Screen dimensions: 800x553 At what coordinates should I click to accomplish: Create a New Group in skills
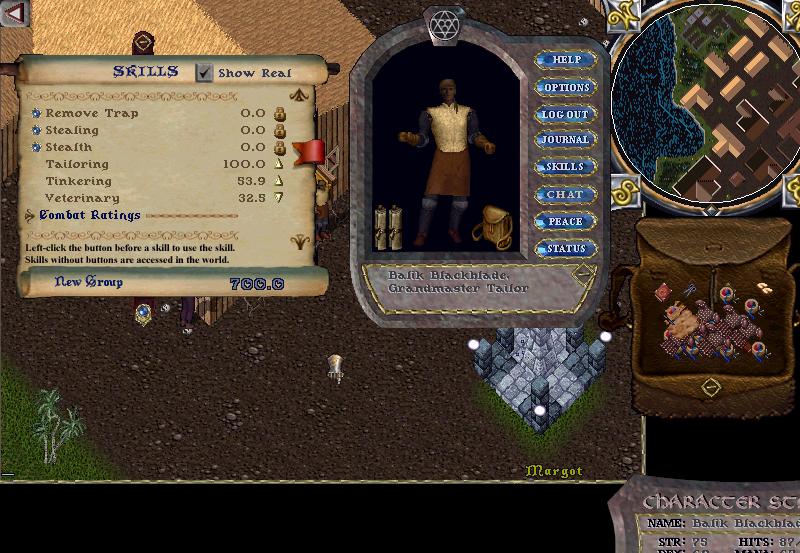(x=89, y=283)
